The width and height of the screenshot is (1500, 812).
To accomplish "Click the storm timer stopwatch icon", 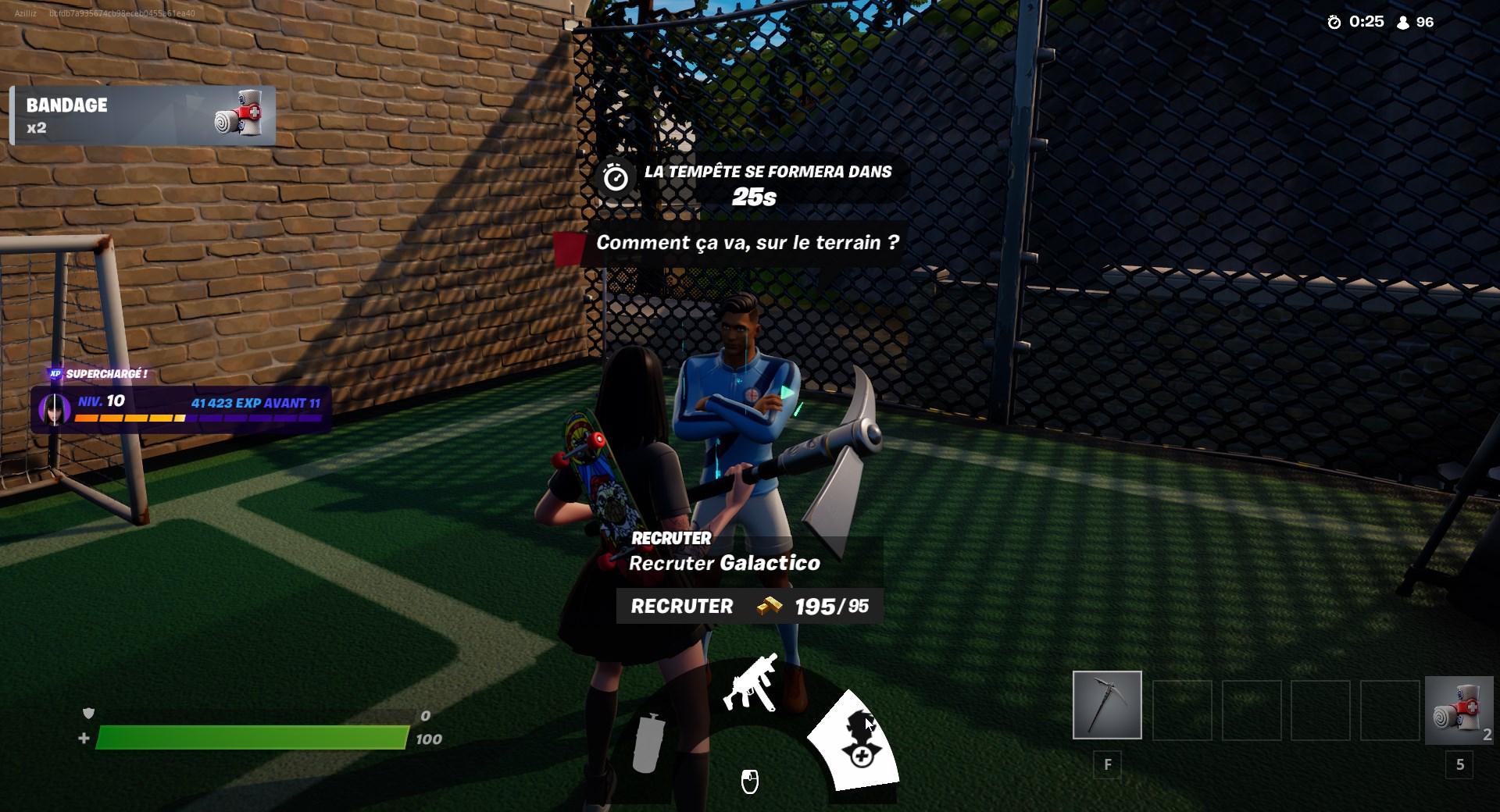I will point(616,179).
